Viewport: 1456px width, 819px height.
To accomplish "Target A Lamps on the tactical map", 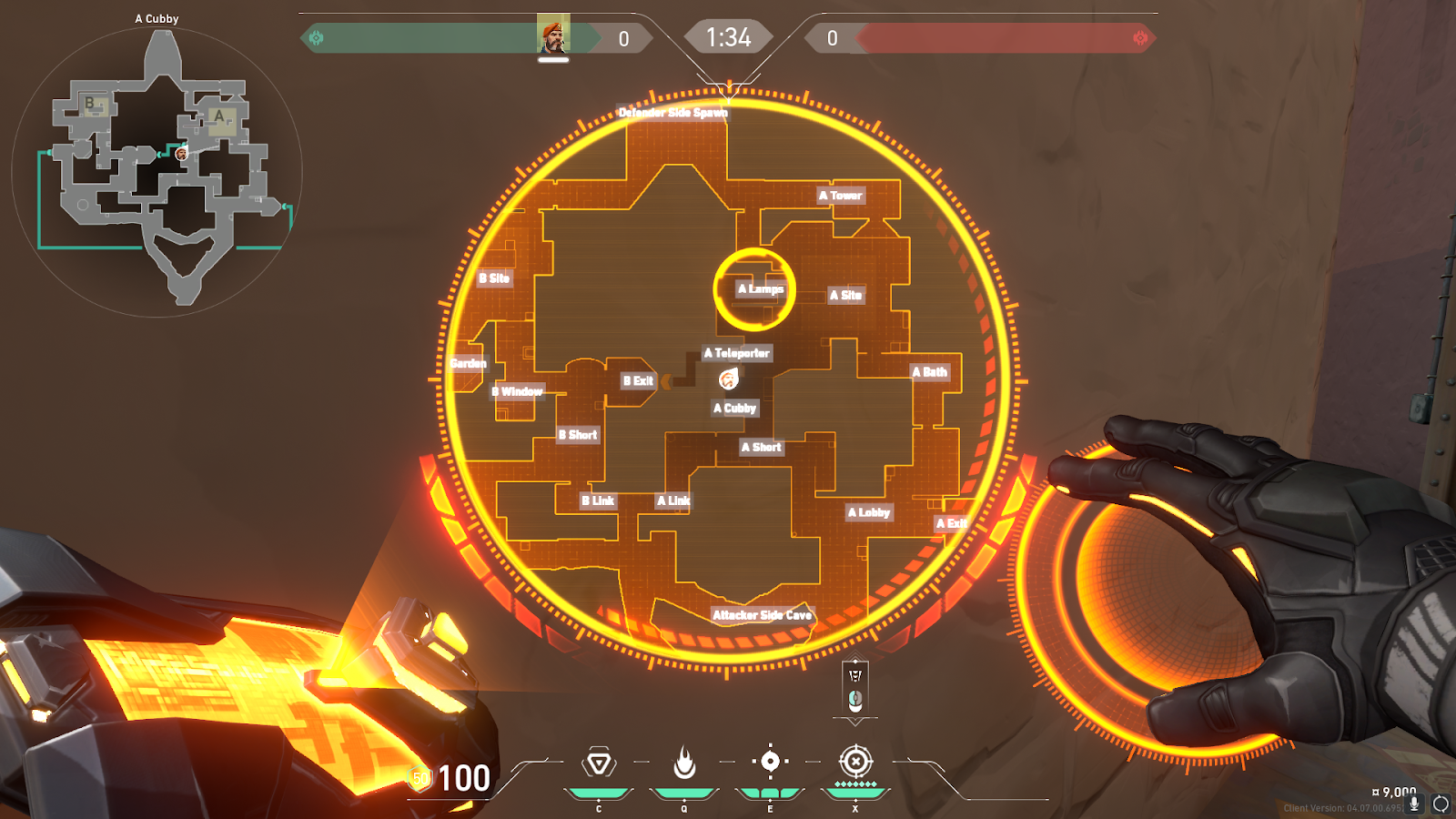I will click(x=760, y=289).
